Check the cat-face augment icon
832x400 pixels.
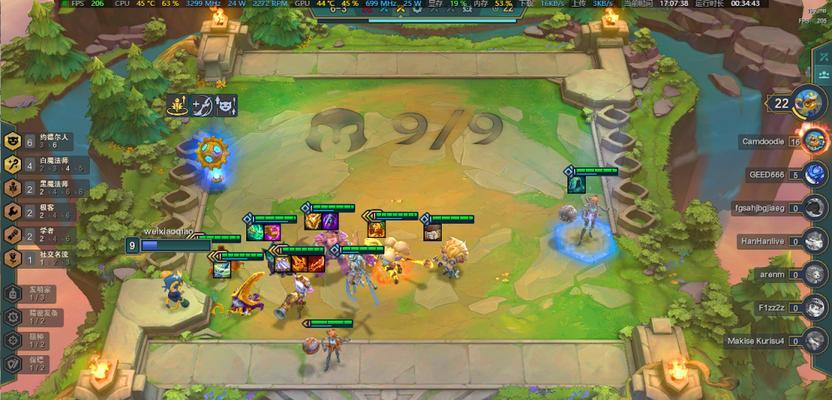click(x=227, y=104)
